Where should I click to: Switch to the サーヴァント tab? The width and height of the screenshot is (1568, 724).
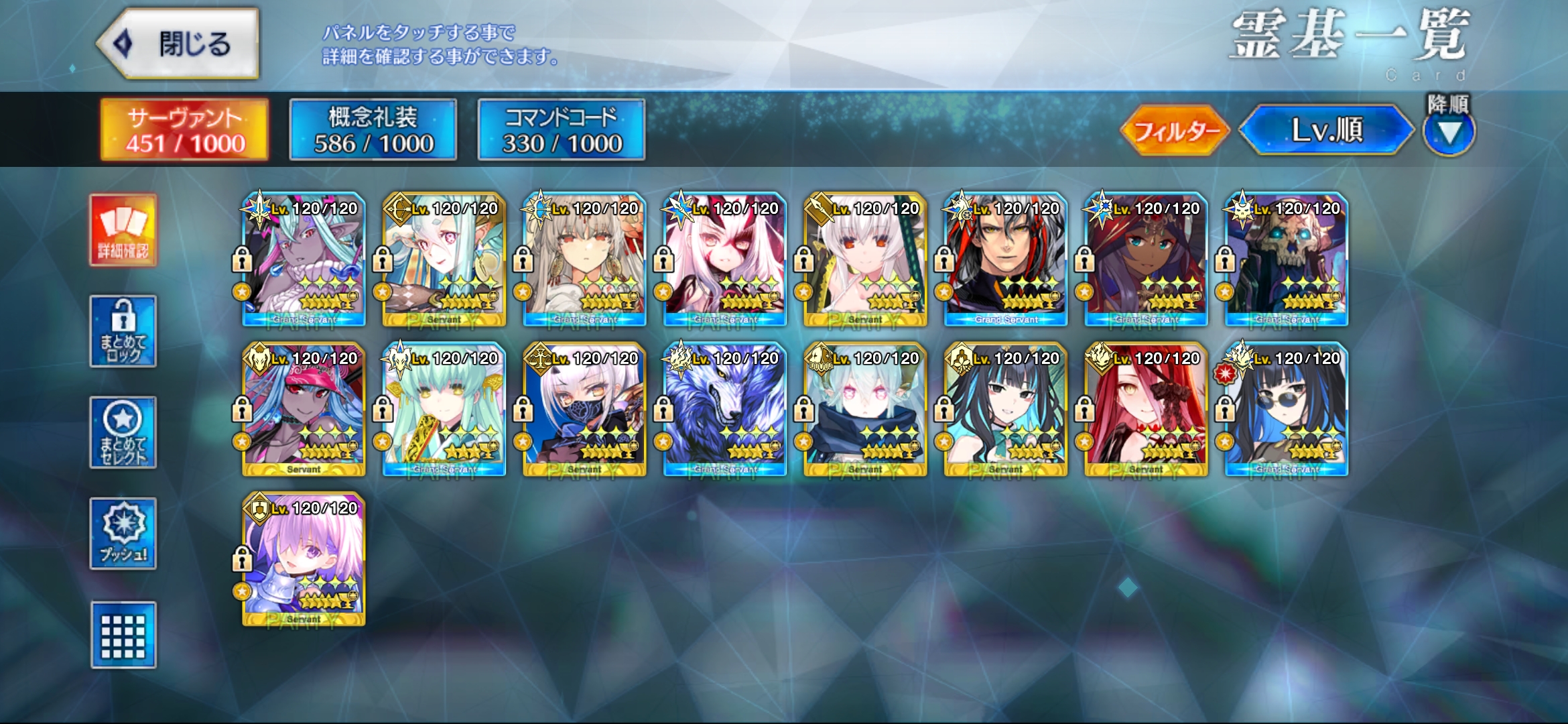pos(184,130)
